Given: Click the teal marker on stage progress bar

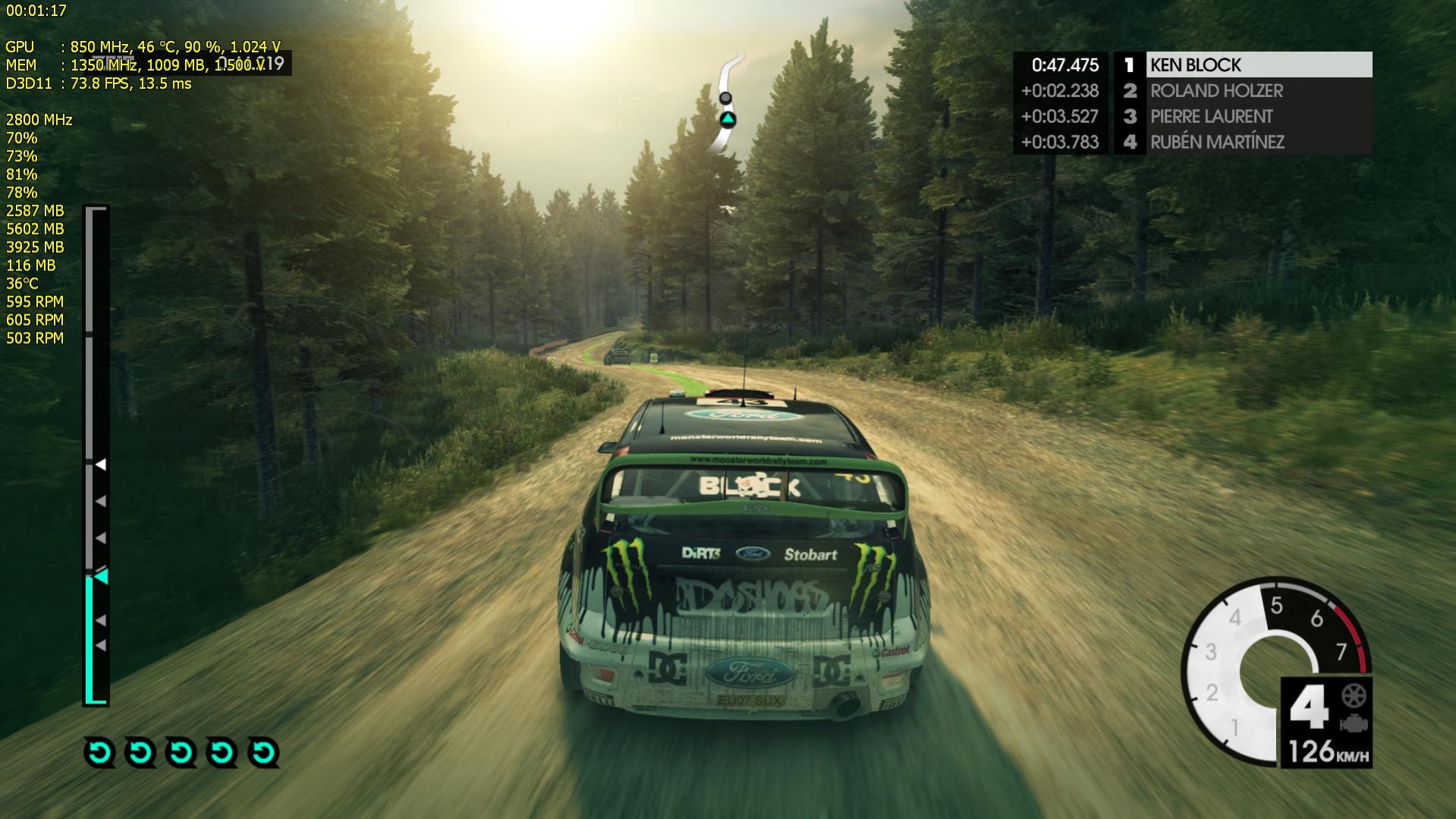Looking at the screenshot, I should click(101, 577).
